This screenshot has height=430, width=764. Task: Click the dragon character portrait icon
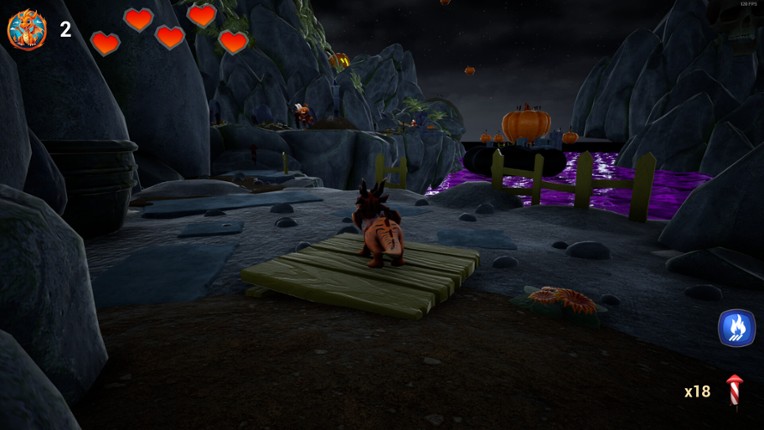pyautogui.click(x=27, y=29)
